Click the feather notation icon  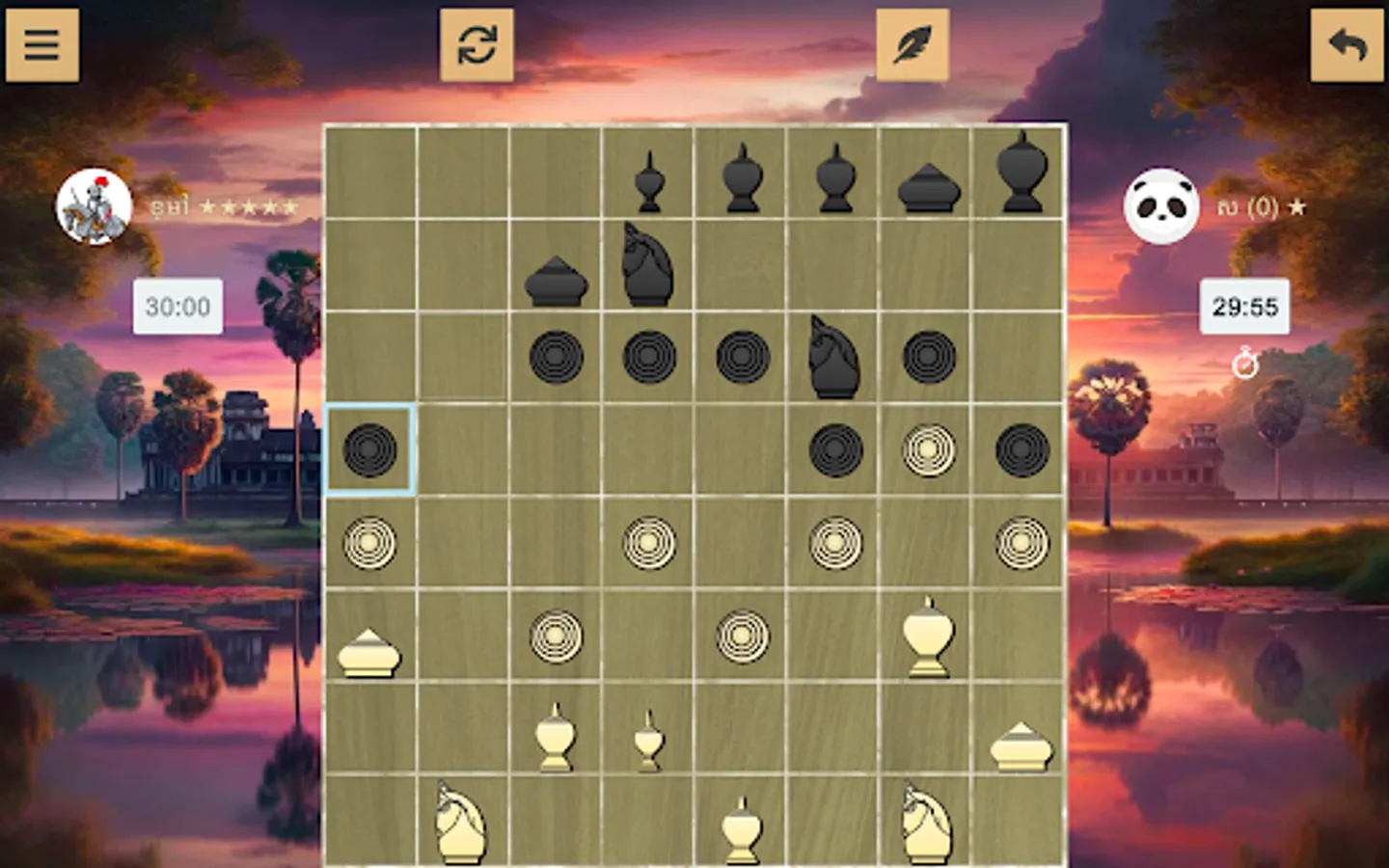point(910,45)
